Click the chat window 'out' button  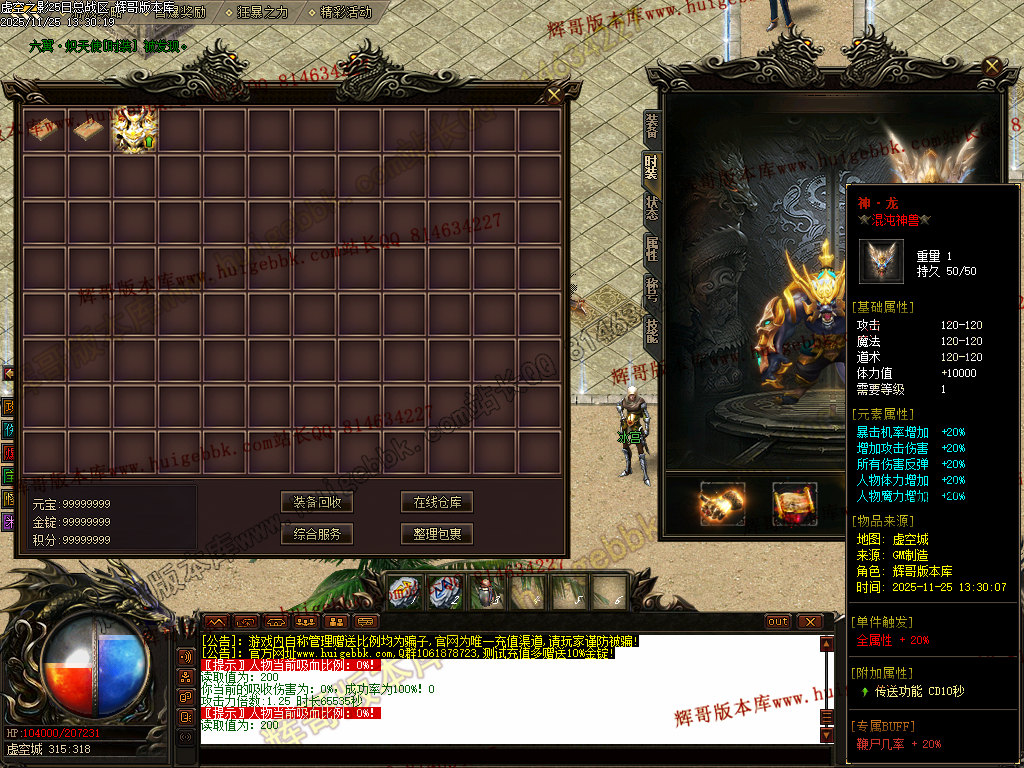777,621
